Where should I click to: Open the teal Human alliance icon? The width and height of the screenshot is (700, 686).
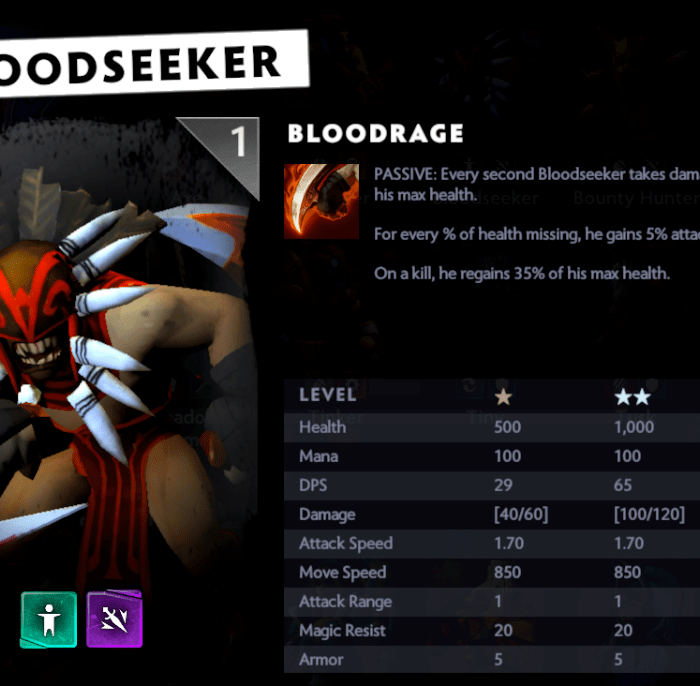48,619
